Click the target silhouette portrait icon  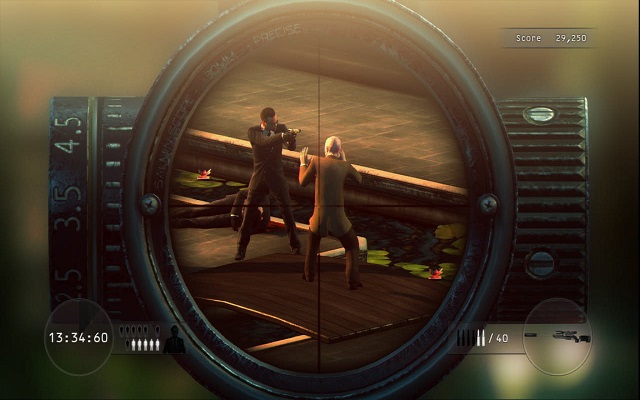(174, 340)
